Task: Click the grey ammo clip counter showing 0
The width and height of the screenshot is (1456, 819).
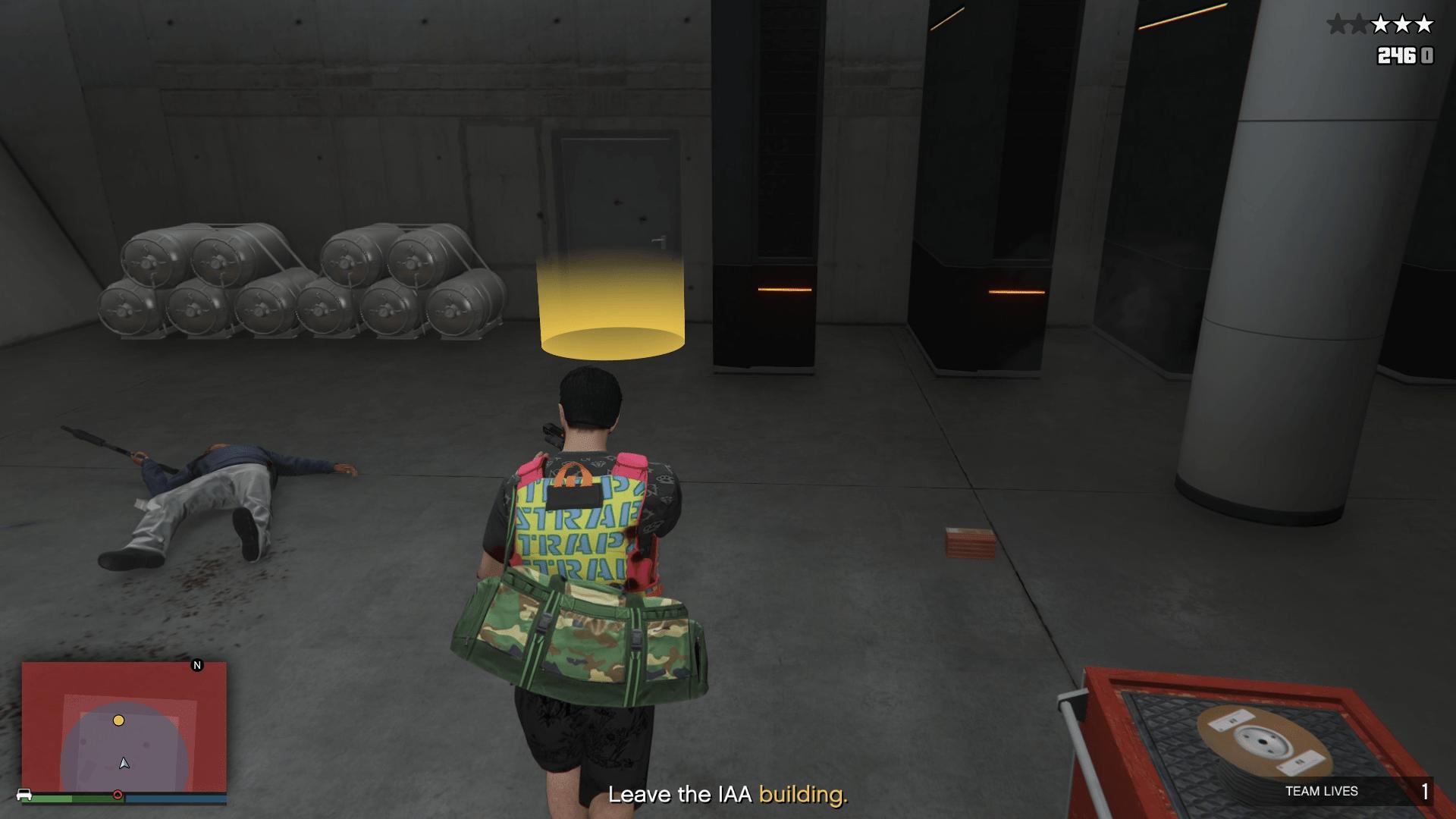Action: (x=1427, y=57)
